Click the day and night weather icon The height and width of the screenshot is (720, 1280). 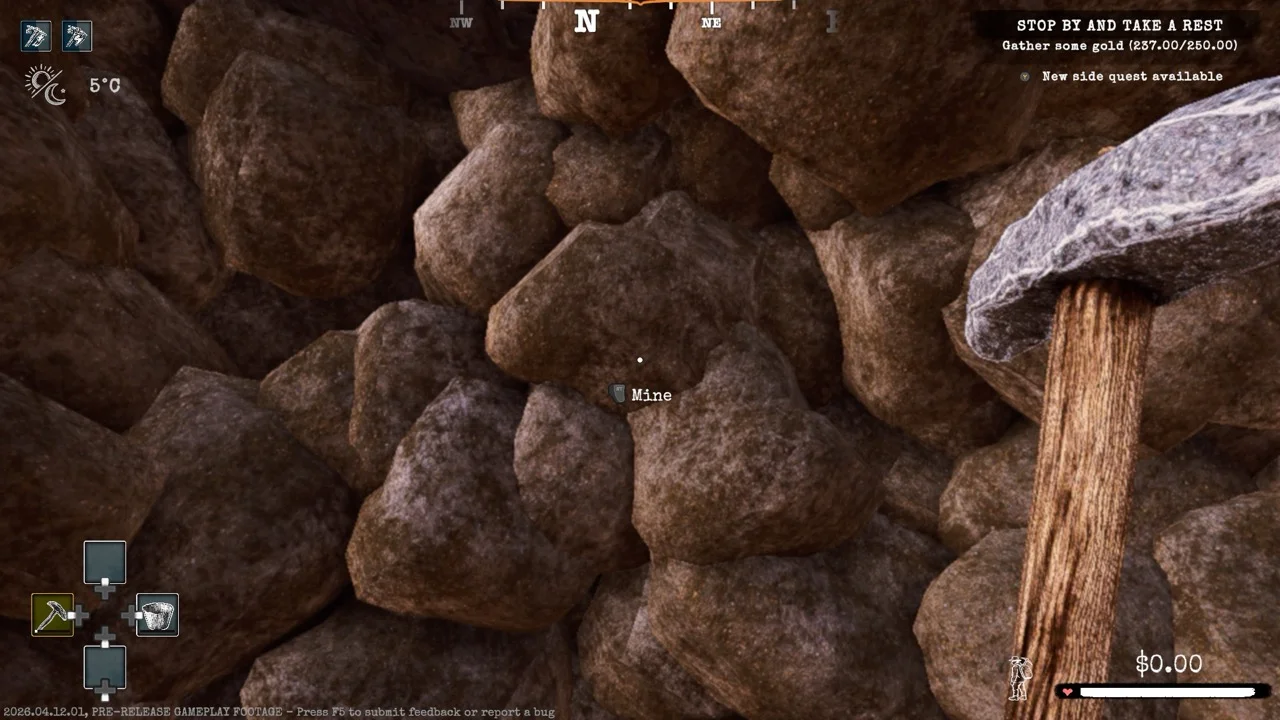point(46,85)
